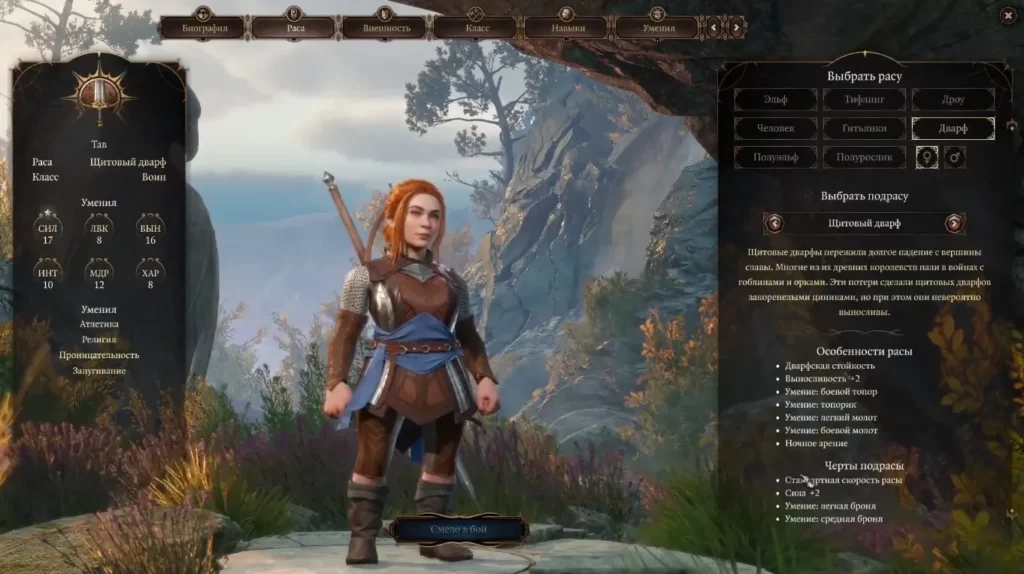
Task: Choose the Человек race
Action: tap(775, 128)
